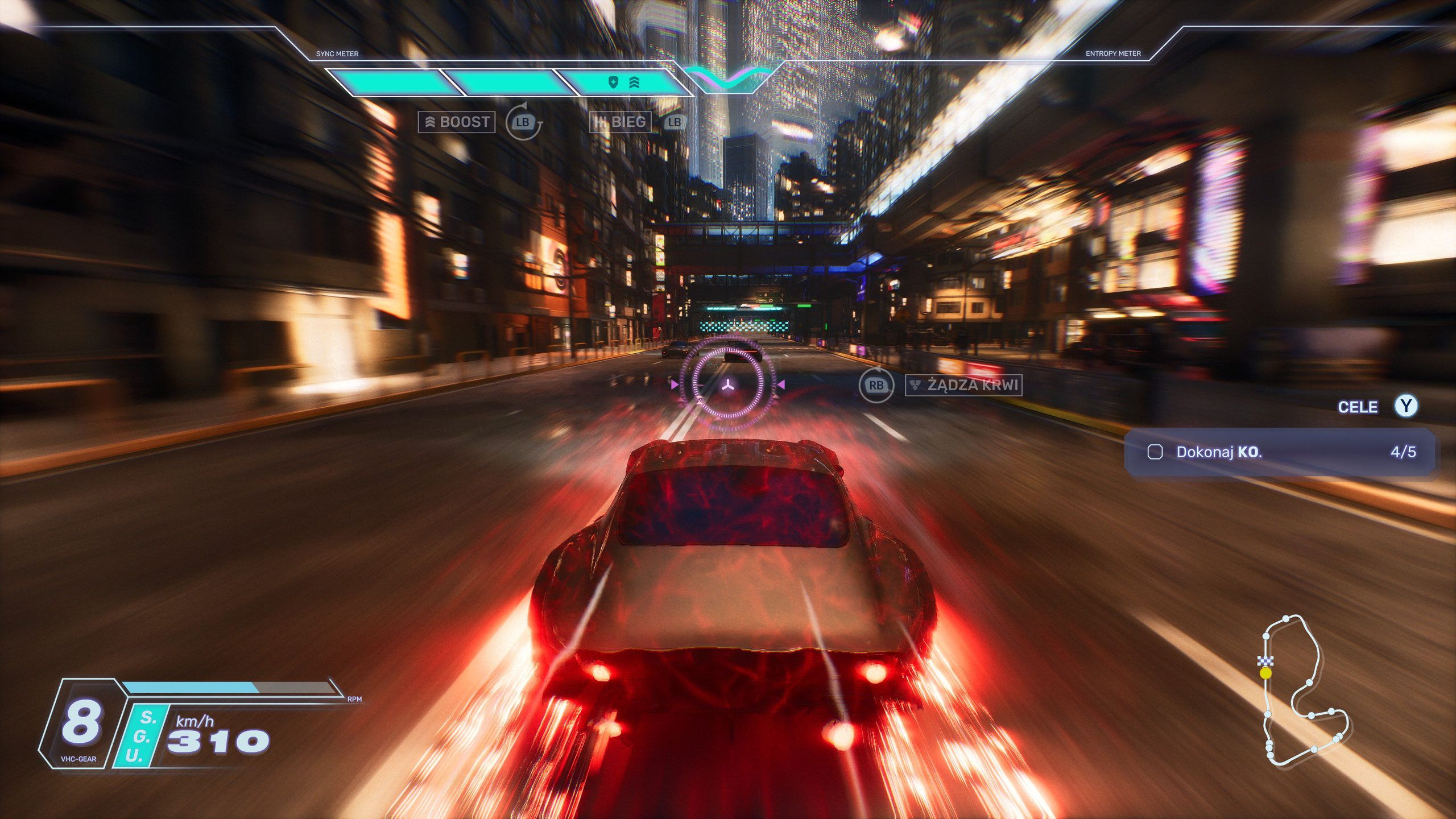This screenshot has width=1456, height=819.
Task: Trigger the ŻĄDZA KRWI ability
Action: [963, 385]
